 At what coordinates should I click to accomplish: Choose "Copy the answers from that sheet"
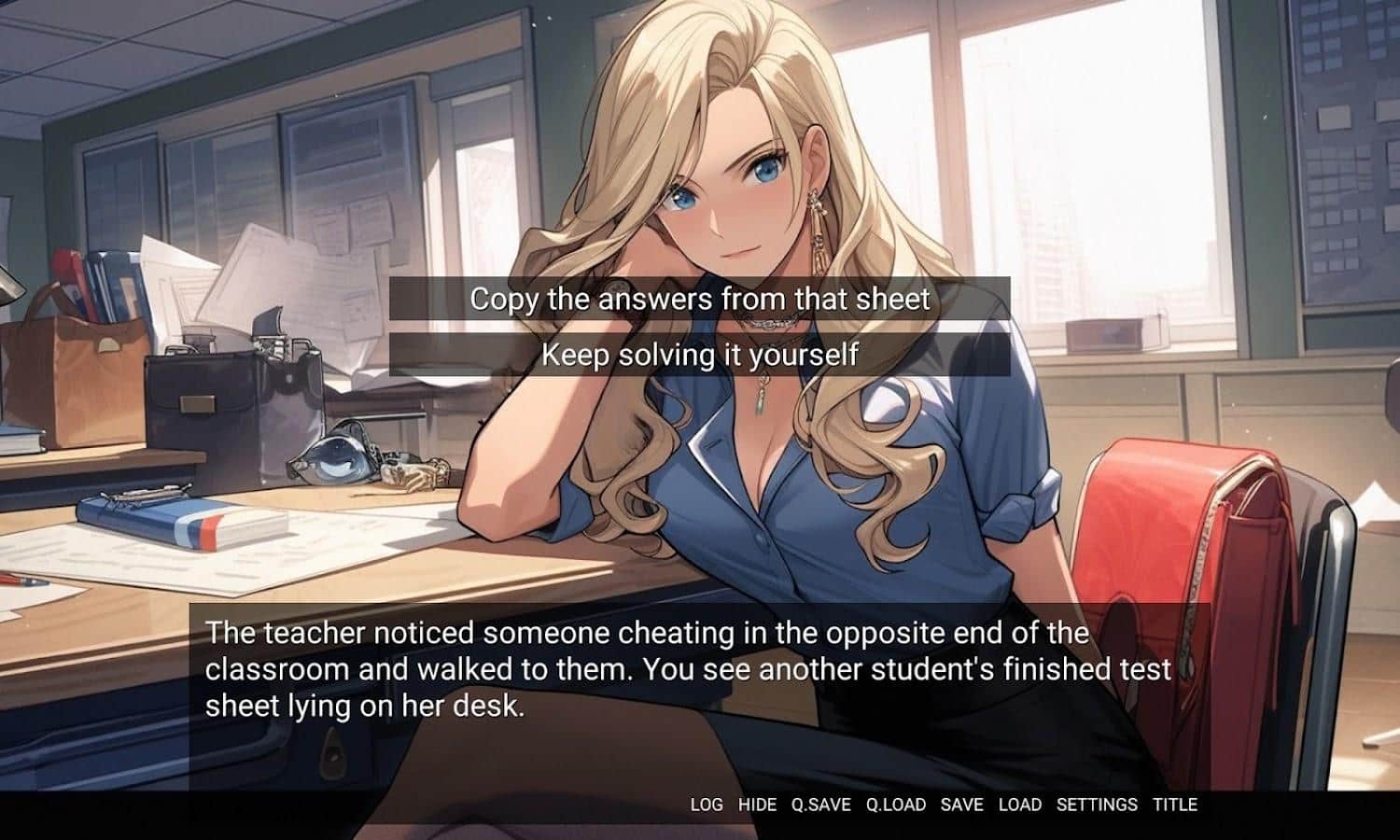pyautogui.click(x=700, y=300)
